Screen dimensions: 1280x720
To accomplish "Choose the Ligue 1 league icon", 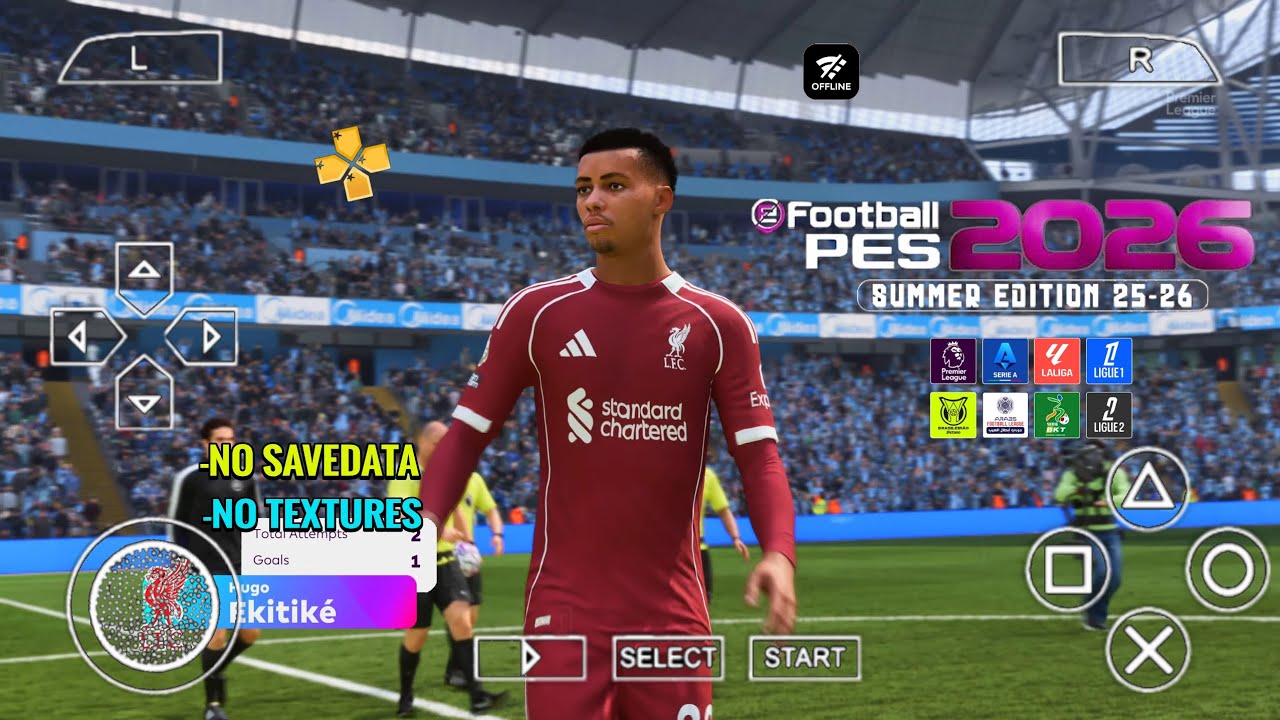I will 1107,361.
